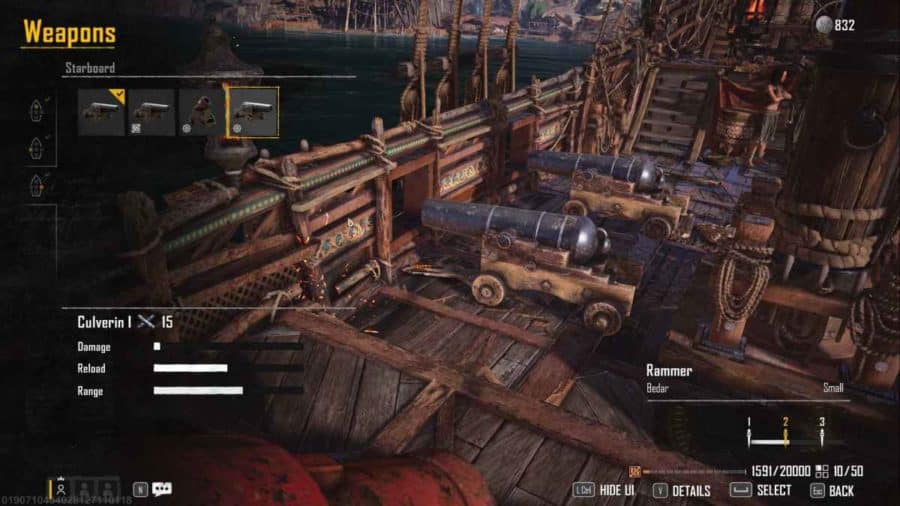This screenshot has width=900, height=506.
Task: Select the equipped cannon with yellow checkmark
Action: 101,112
